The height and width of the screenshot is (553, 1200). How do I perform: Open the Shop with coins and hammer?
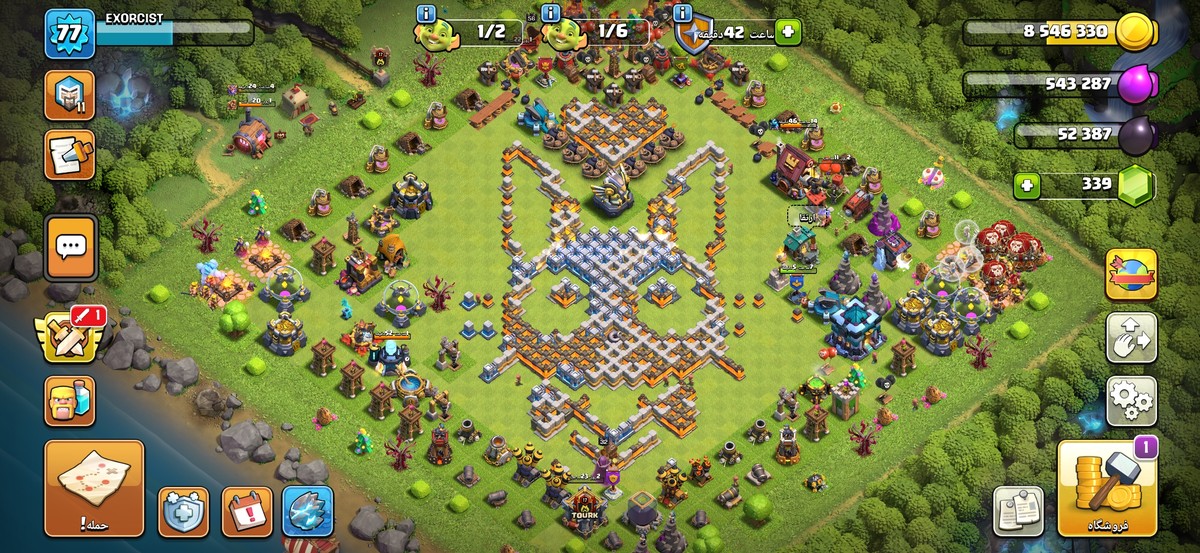point(1107,488)
